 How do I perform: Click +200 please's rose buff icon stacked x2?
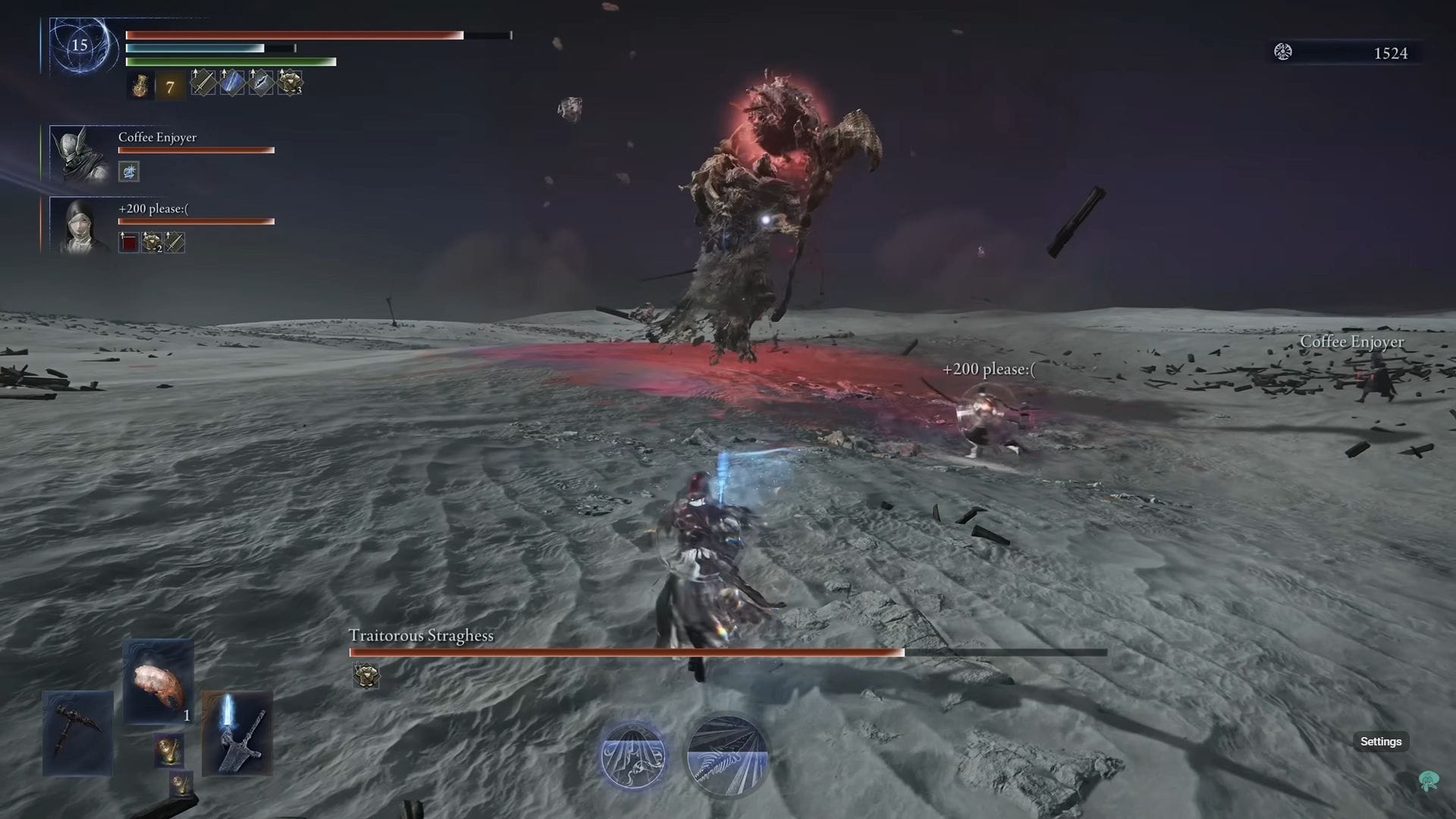coord(152,243)
